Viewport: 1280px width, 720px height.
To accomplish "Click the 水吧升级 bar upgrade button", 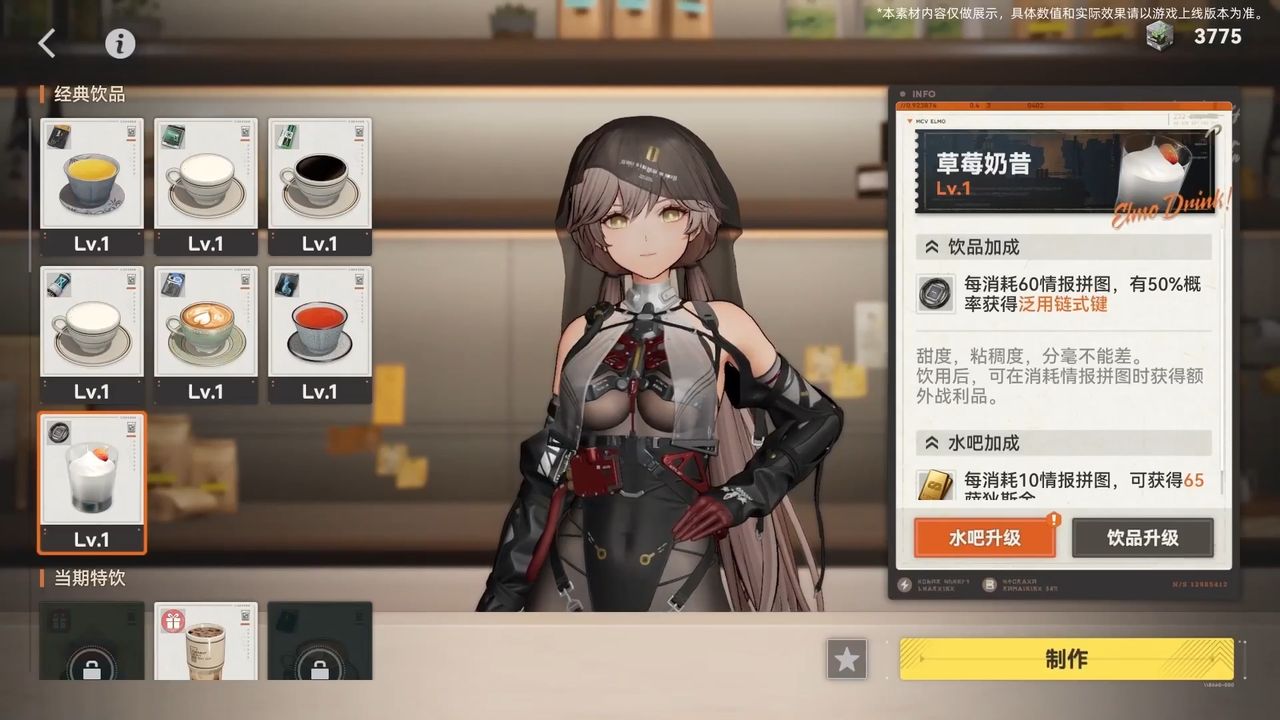I will [x=984, y=538].
